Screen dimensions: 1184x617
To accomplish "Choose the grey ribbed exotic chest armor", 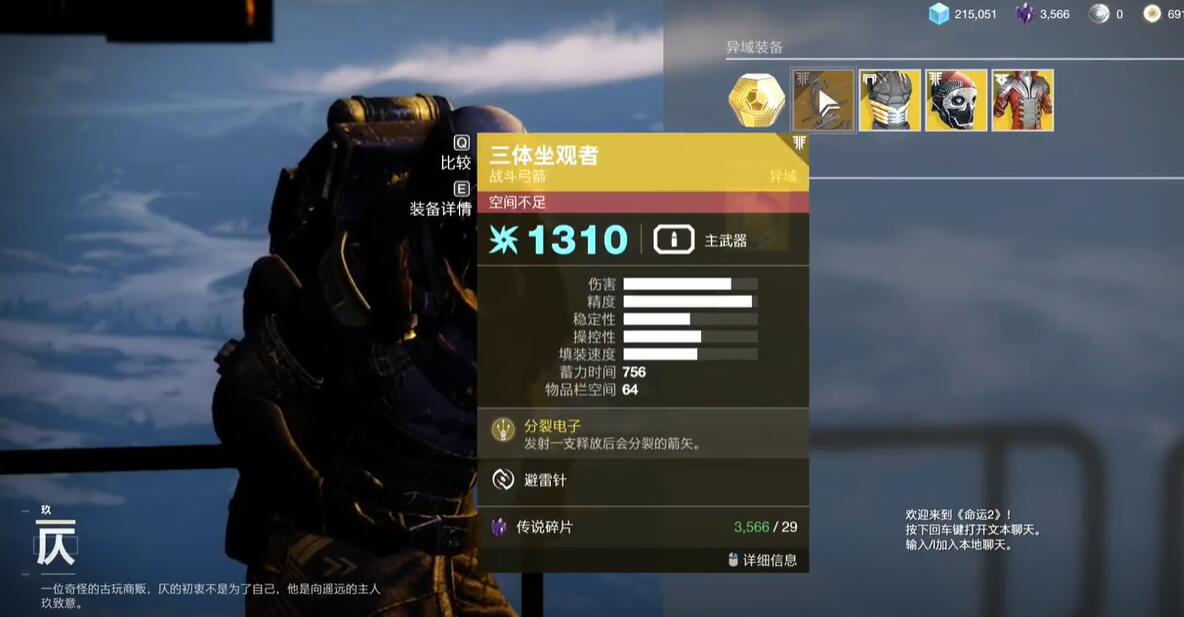I will [x=889, y=100].
